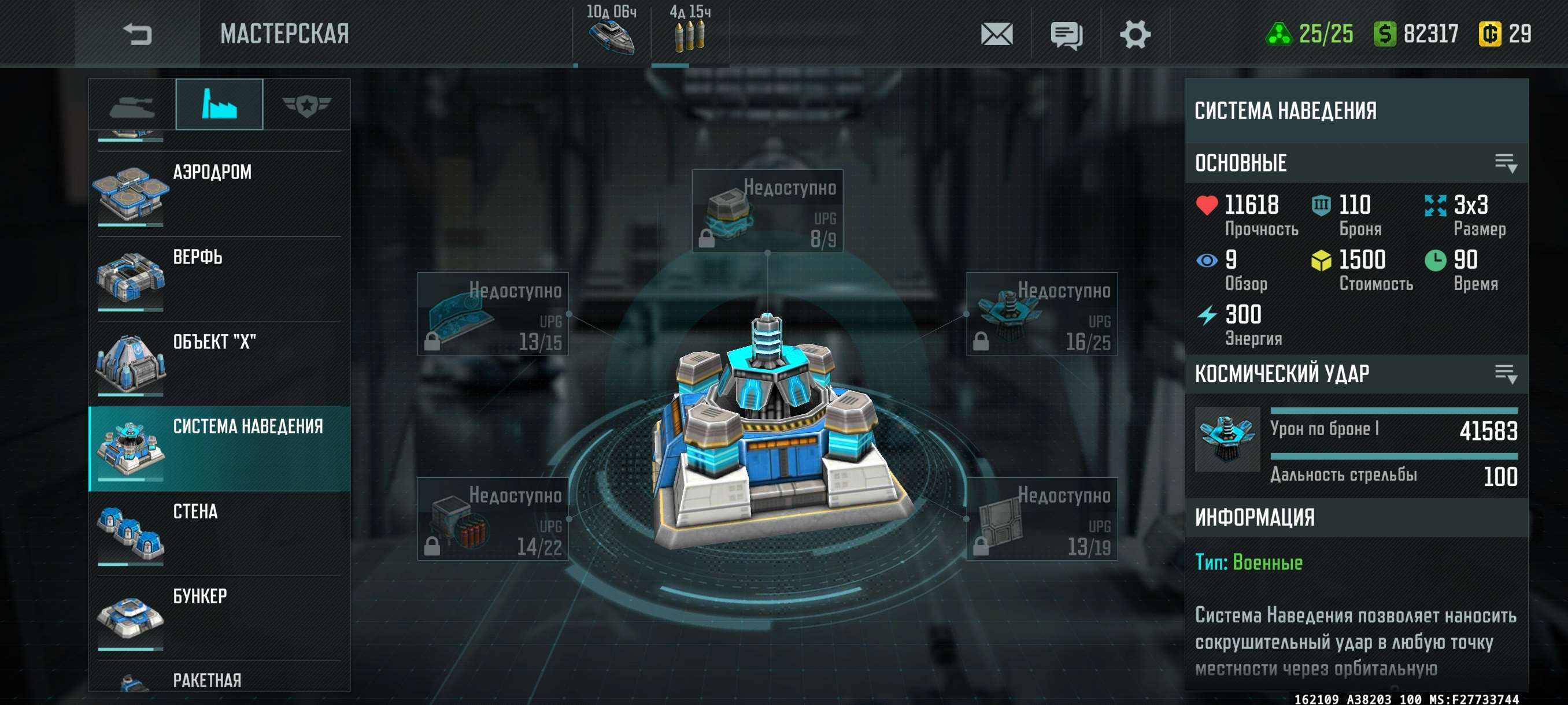1568x705 pixels.
Task: Open the settings gear menu
Action: pos(1134,34)
